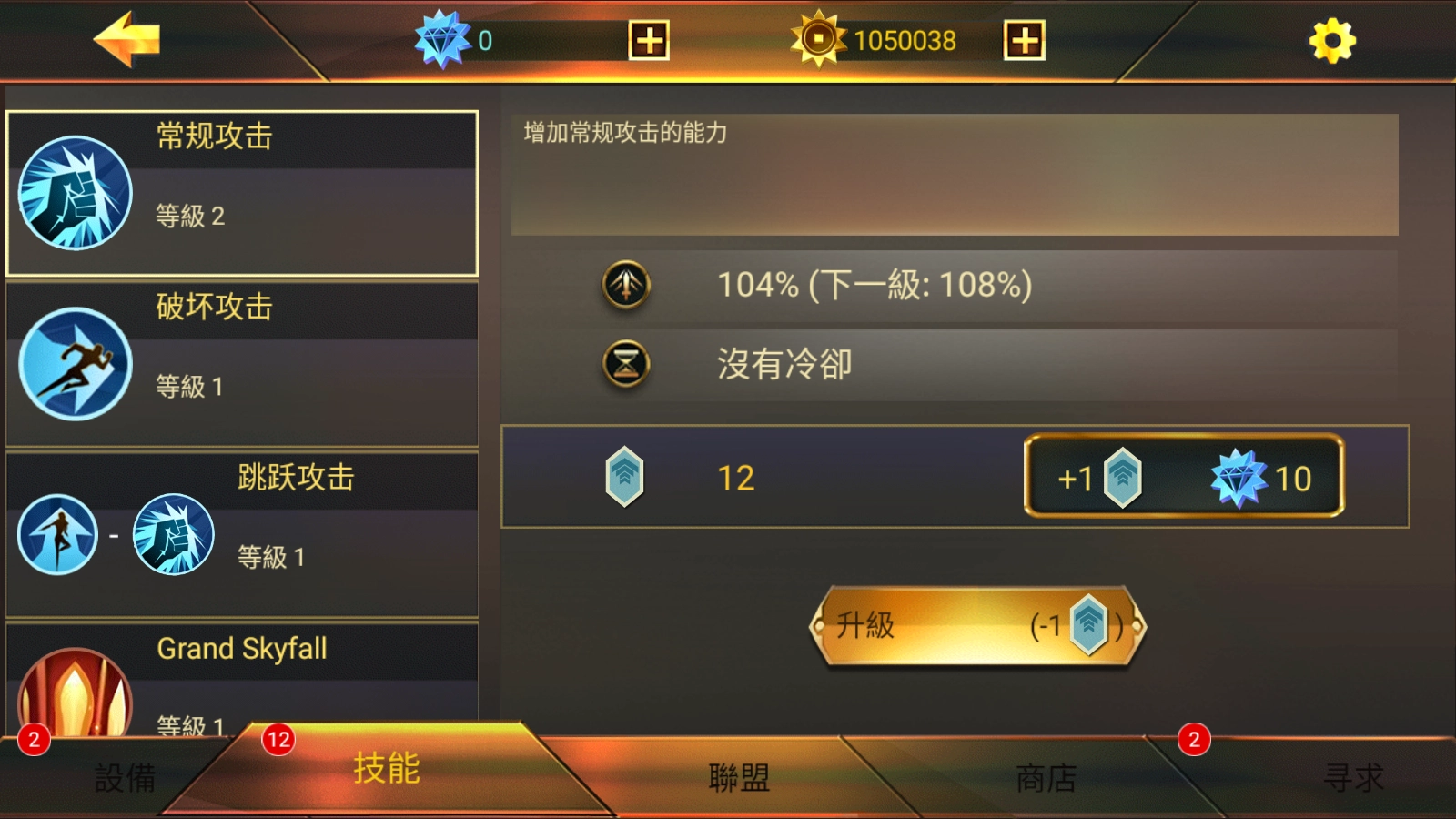Click the attack power arrow icon
The height and width of the screenshot is (819, 1456).
(x=624, y=282)
